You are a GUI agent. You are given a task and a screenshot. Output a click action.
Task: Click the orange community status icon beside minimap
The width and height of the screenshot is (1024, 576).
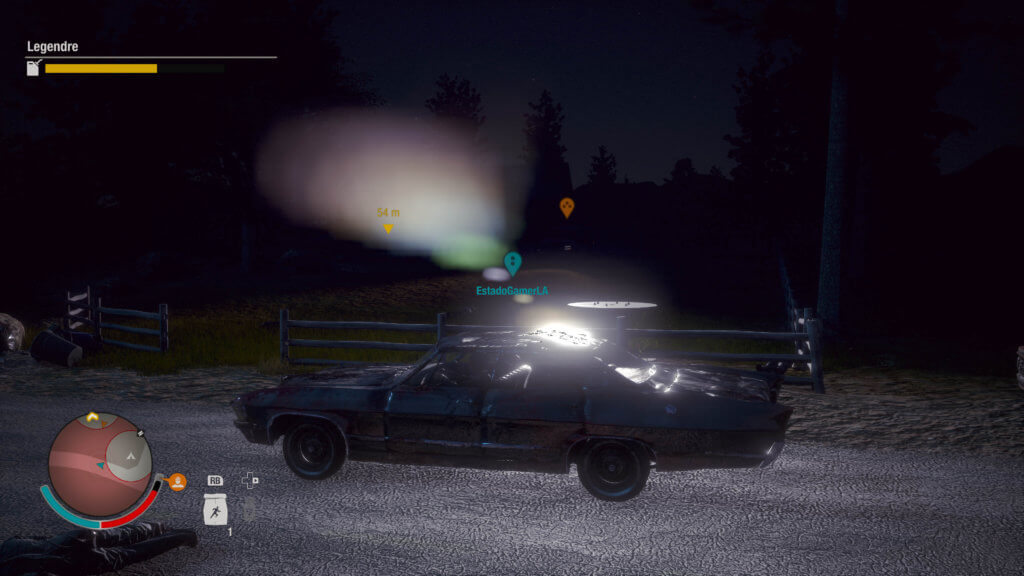point(177,482)
